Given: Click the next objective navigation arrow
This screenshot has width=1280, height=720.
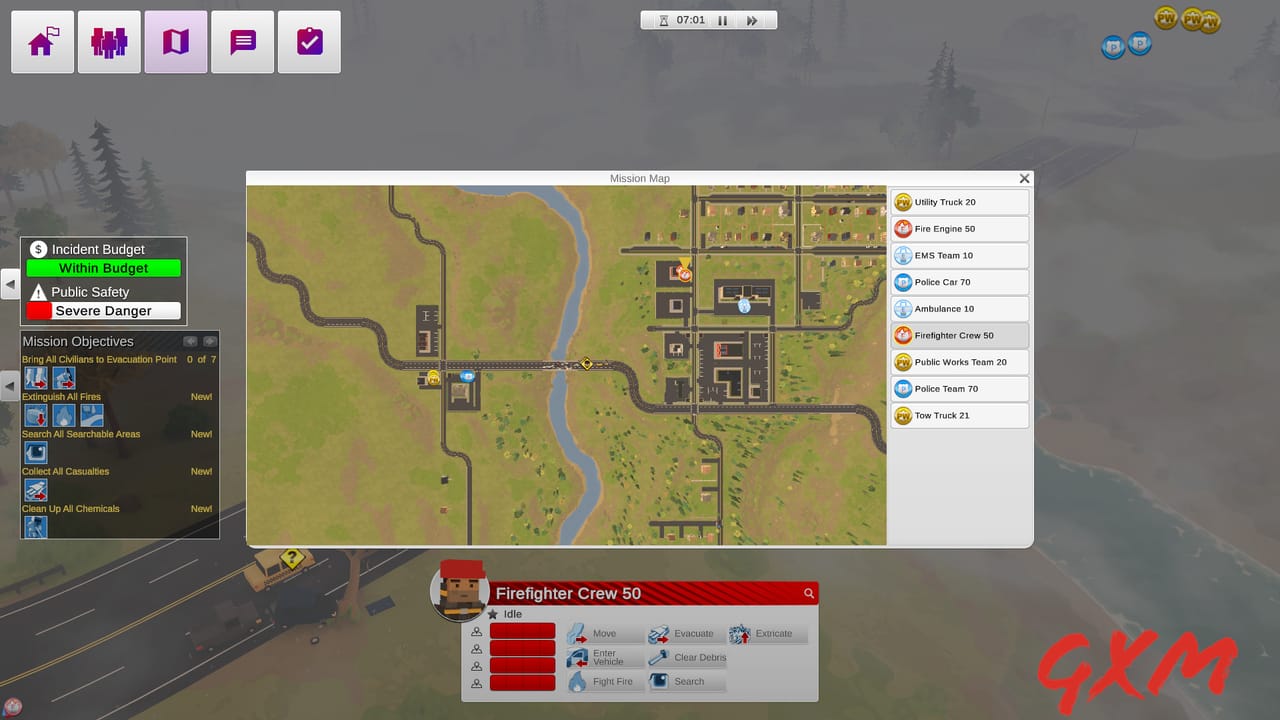Looking at the screenshot, I should (209, 340).
